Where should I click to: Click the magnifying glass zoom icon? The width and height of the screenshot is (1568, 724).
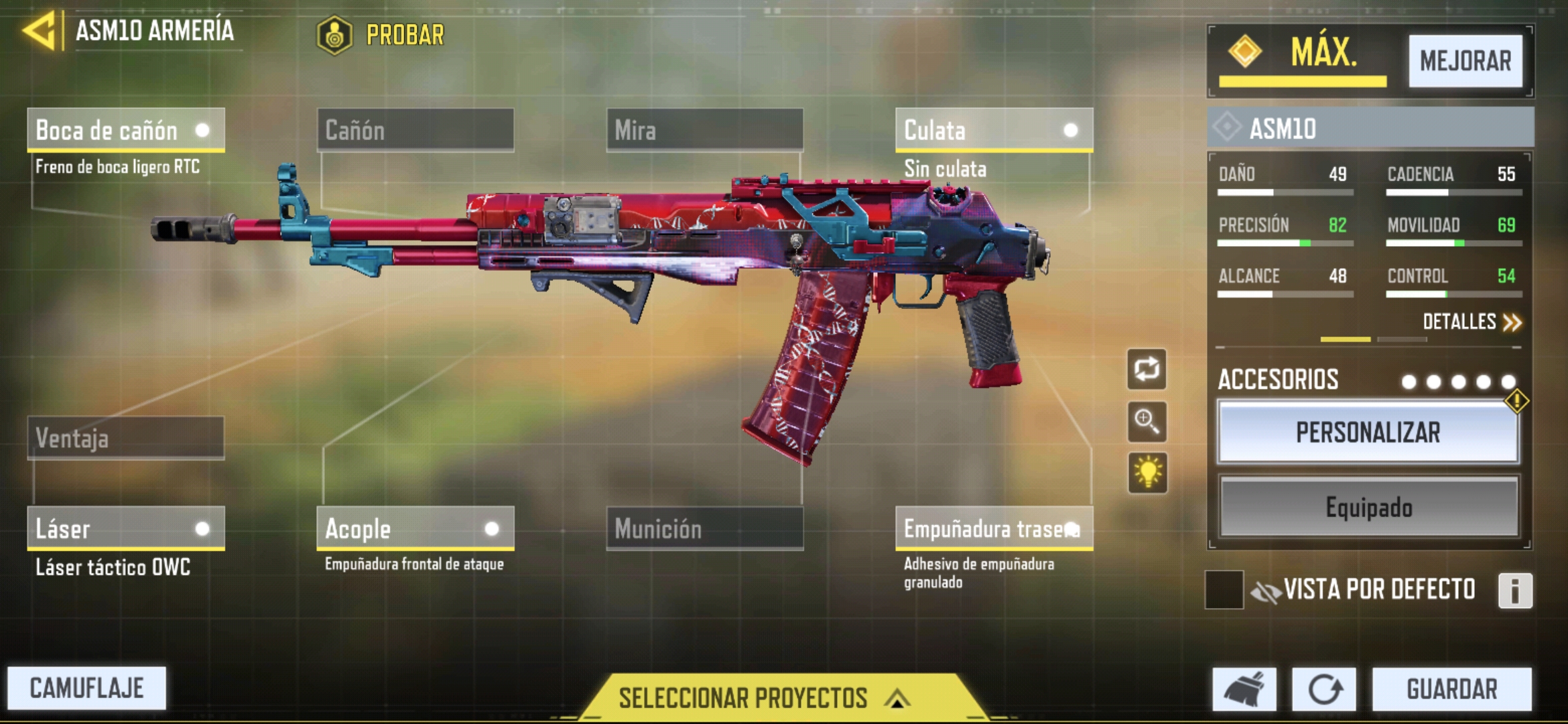click(1147, 422)
